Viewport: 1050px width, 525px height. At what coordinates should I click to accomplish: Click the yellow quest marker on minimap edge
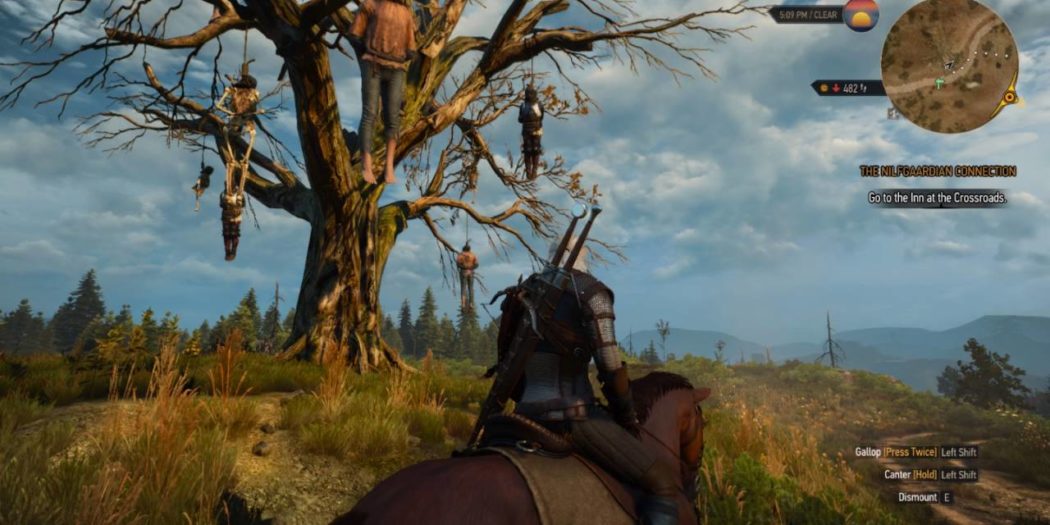point(1010,97)
